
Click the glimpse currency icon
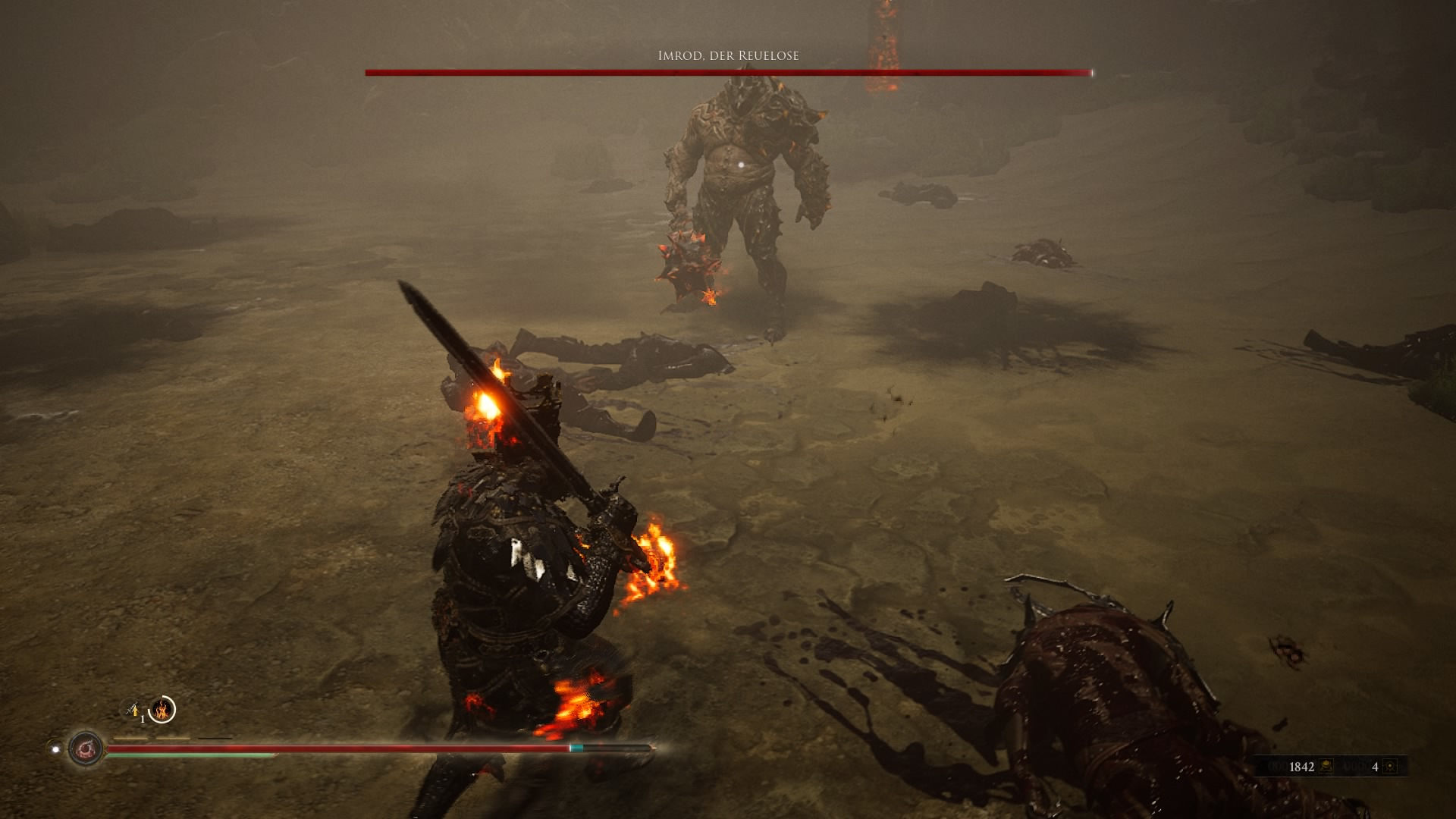(x=1390, y=767)
